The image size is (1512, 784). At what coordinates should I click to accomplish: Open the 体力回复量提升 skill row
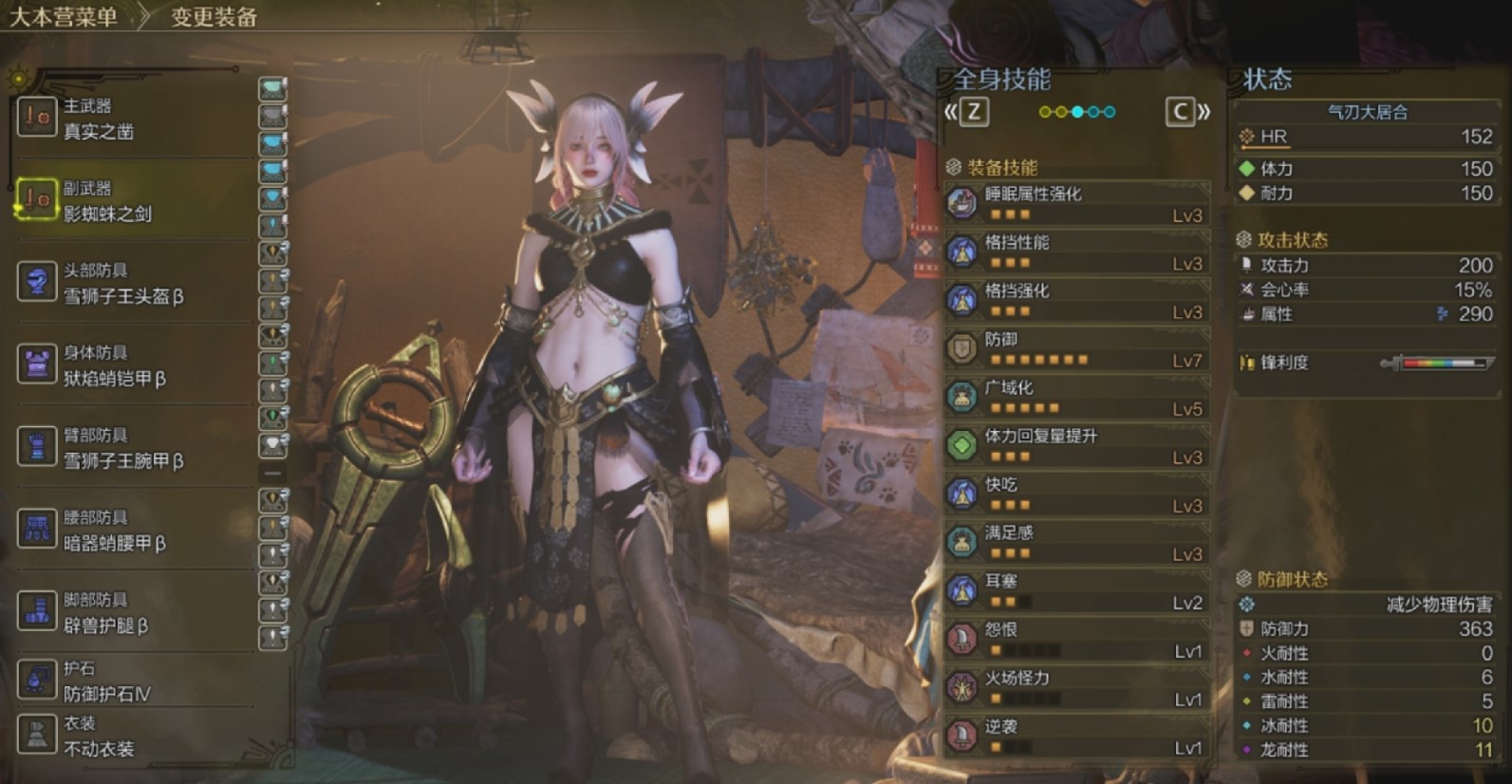click(1077, 445)
